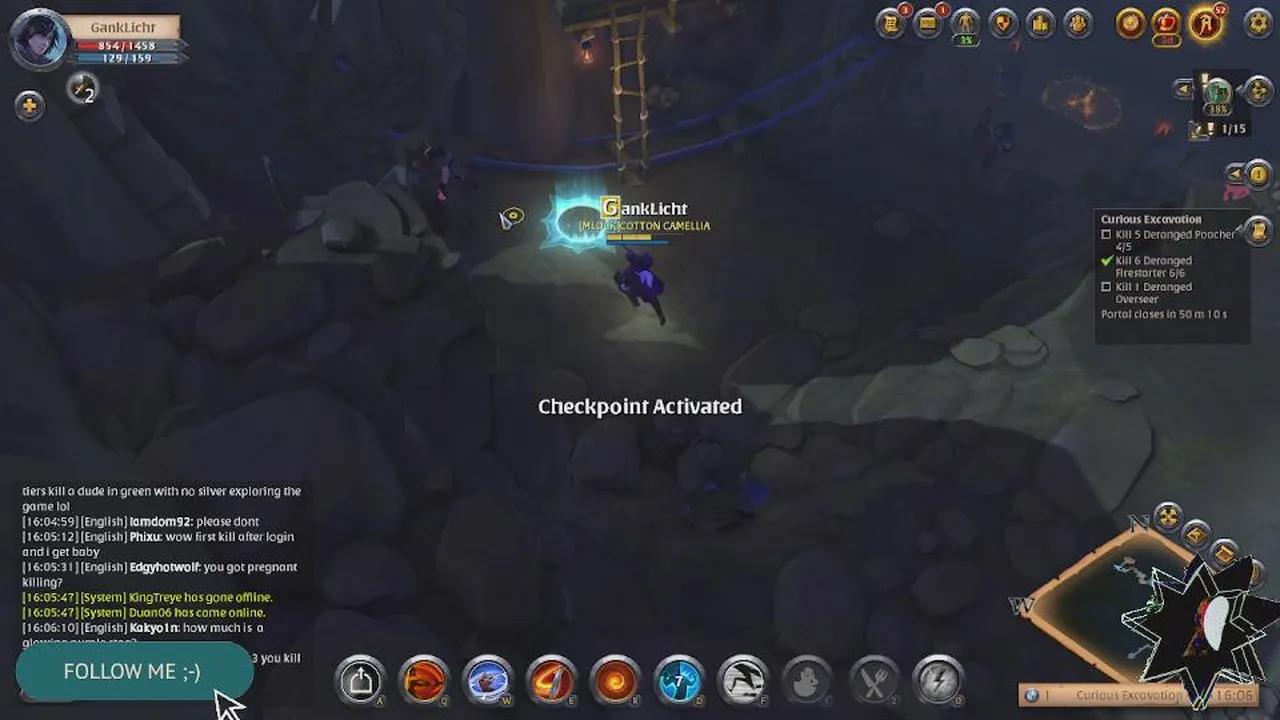
Task: Collapse the side panel arrow above the quest tracker
Action: [1234, 173]
